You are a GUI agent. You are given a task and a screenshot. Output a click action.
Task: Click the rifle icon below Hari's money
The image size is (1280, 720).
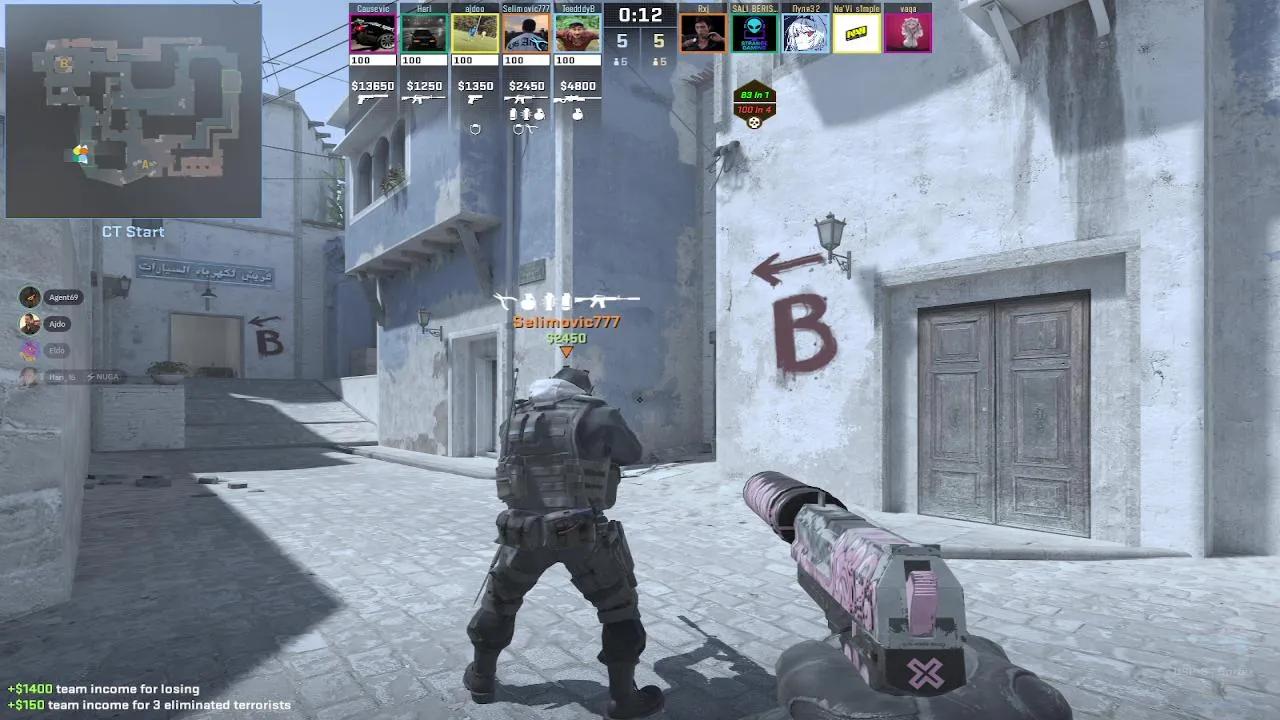pyautogui.click(x=423, y=99)
